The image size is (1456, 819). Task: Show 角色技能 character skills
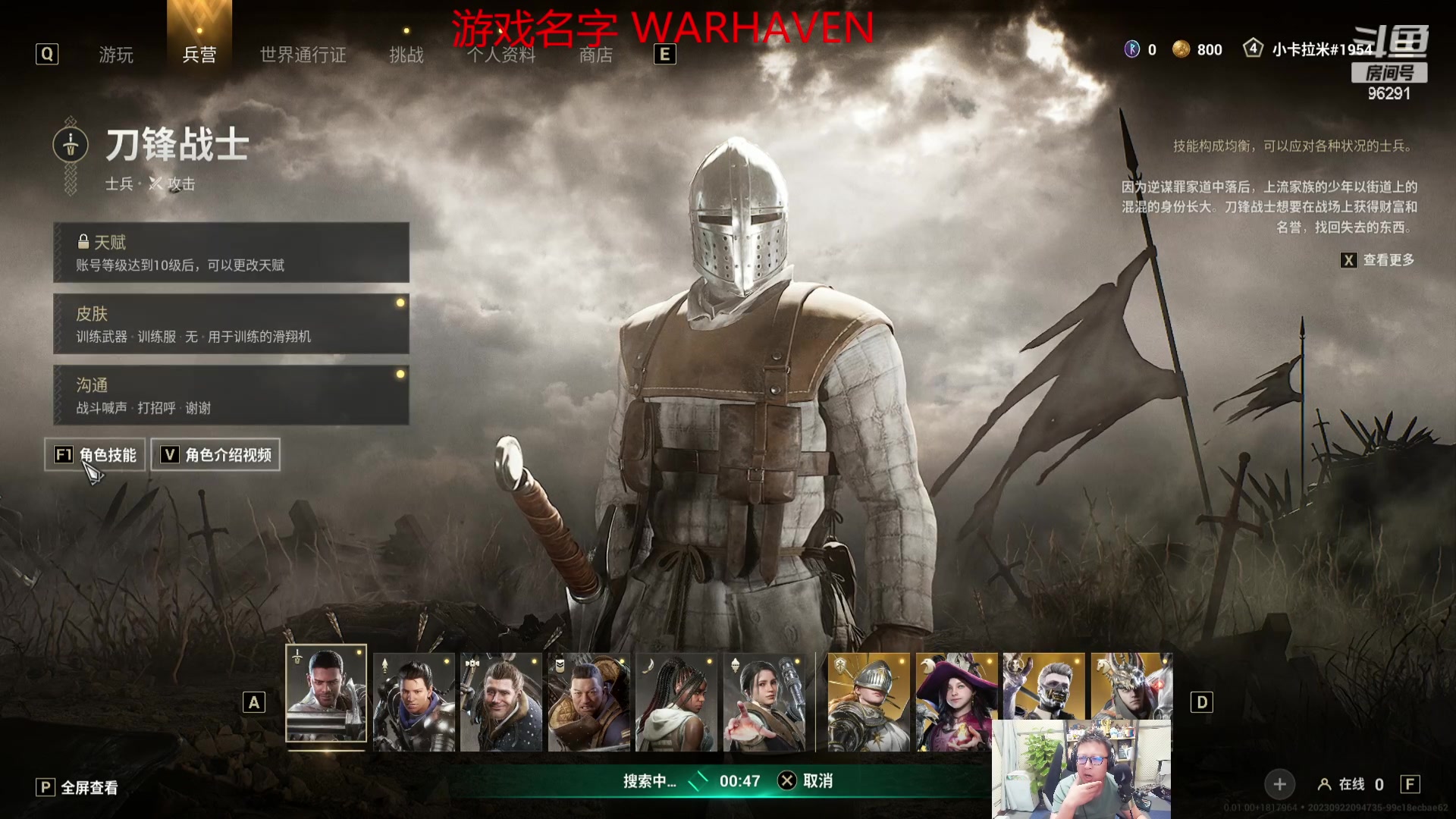coord(96,455)
